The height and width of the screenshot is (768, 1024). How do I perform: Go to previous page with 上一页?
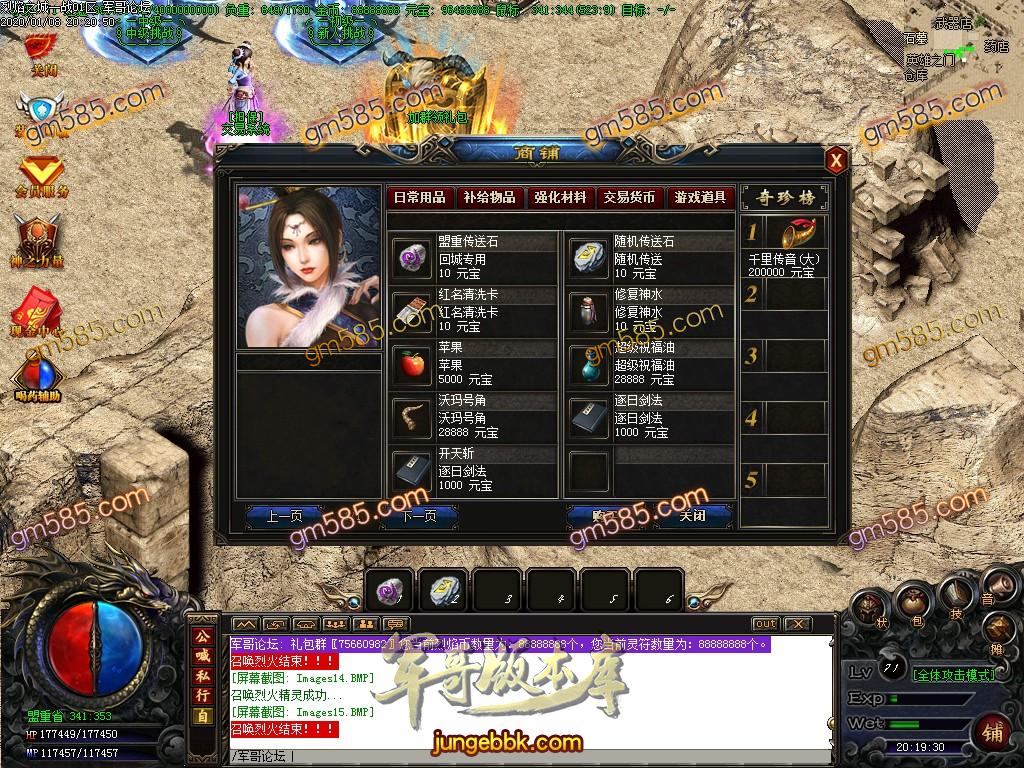[284, 516]
